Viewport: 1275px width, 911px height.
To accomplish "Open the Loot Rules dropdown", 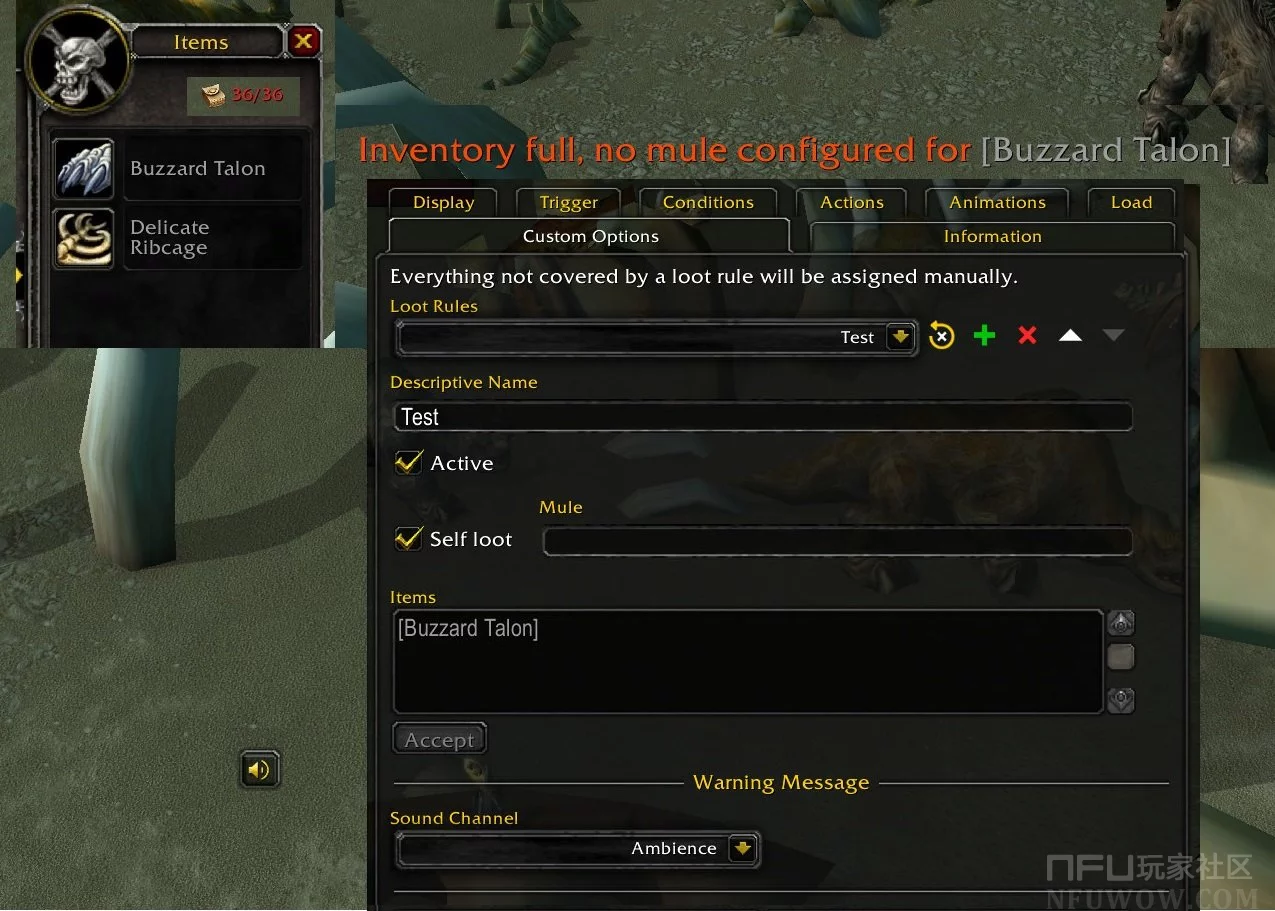I will [x=901, y=338].
